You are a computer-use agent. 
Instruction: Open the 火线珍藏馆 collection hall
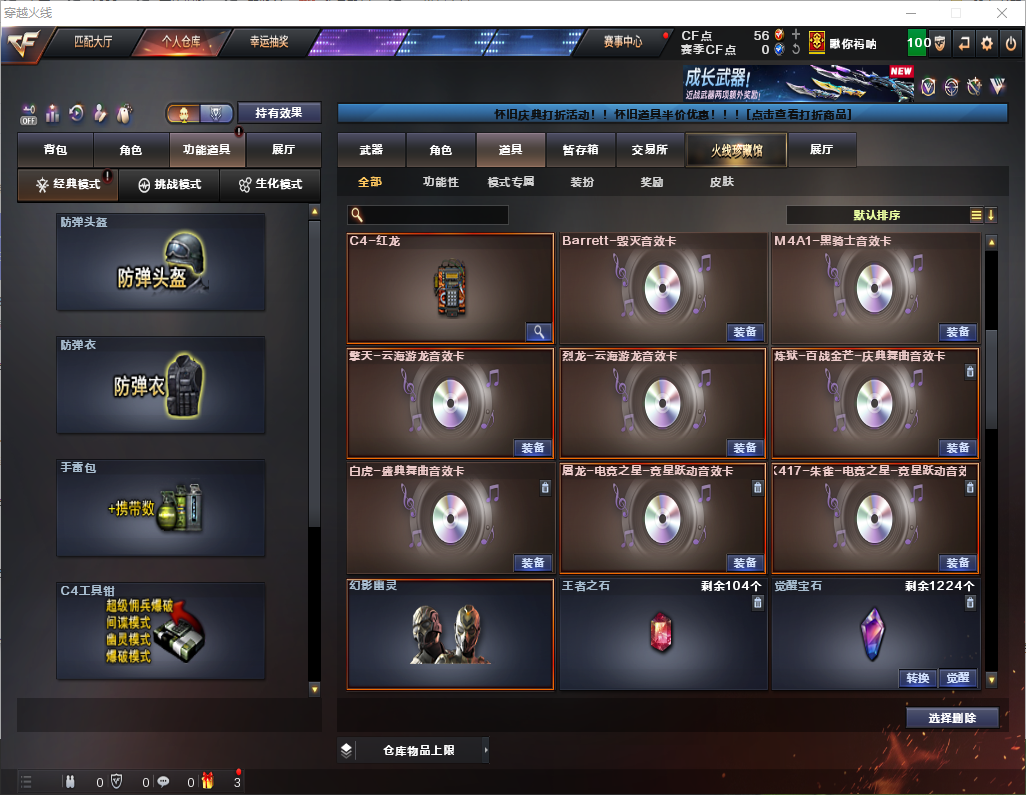(736, 150)
